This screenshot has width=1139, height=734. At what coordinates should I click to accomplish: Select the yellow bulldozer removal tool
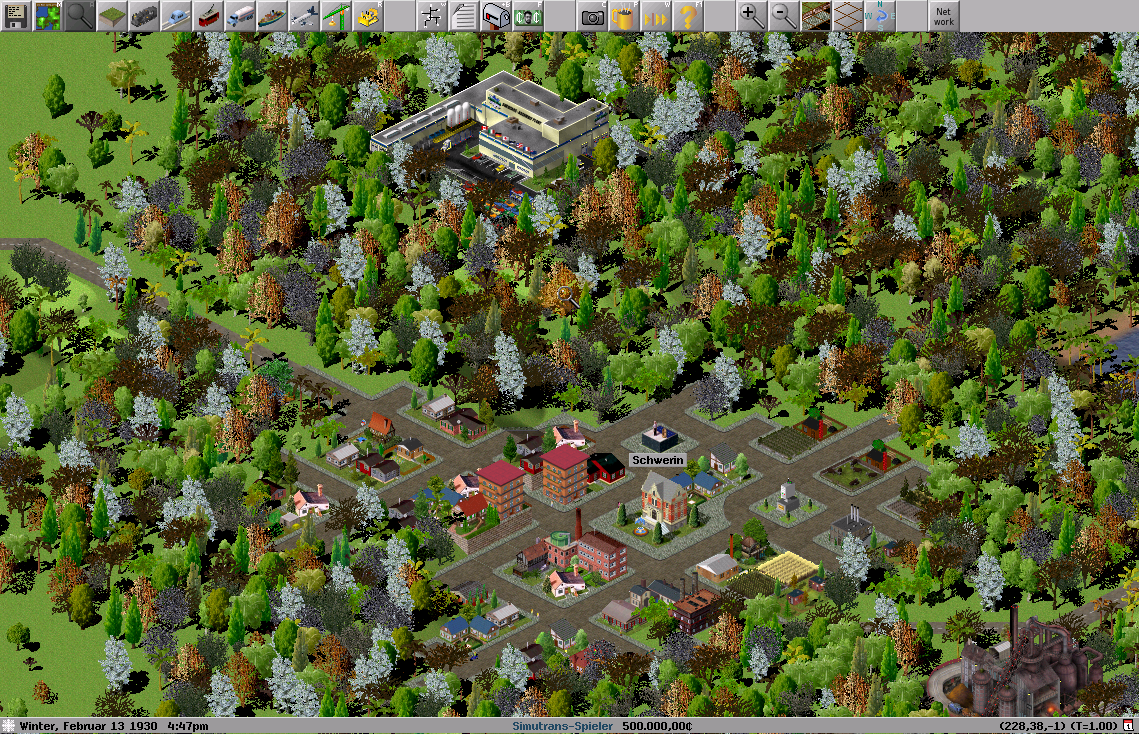pos(368,16)
